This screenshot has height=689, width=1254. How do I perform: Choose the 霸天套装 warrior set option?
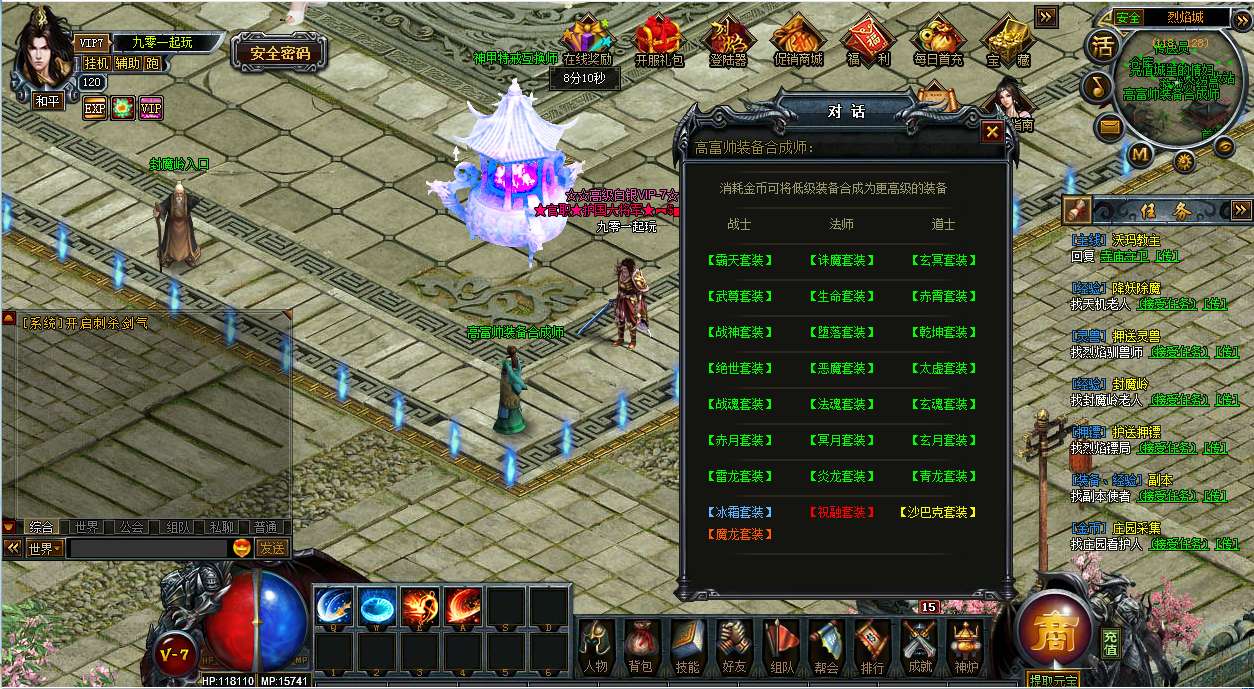741,260
